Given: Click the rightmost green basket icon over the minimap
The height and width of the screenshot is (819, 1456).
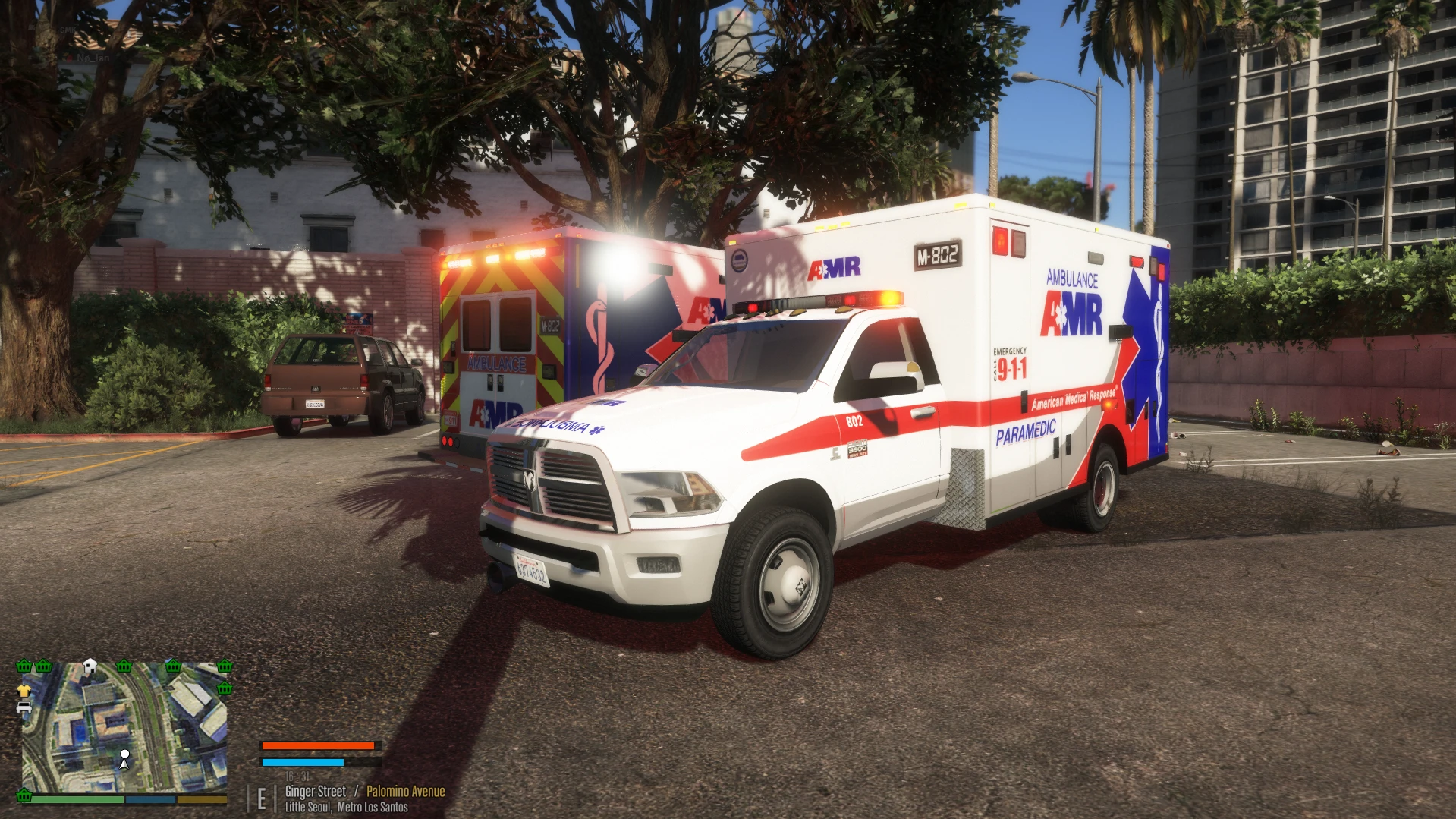Looking at the screenshot, I should (x=225, y=666).
